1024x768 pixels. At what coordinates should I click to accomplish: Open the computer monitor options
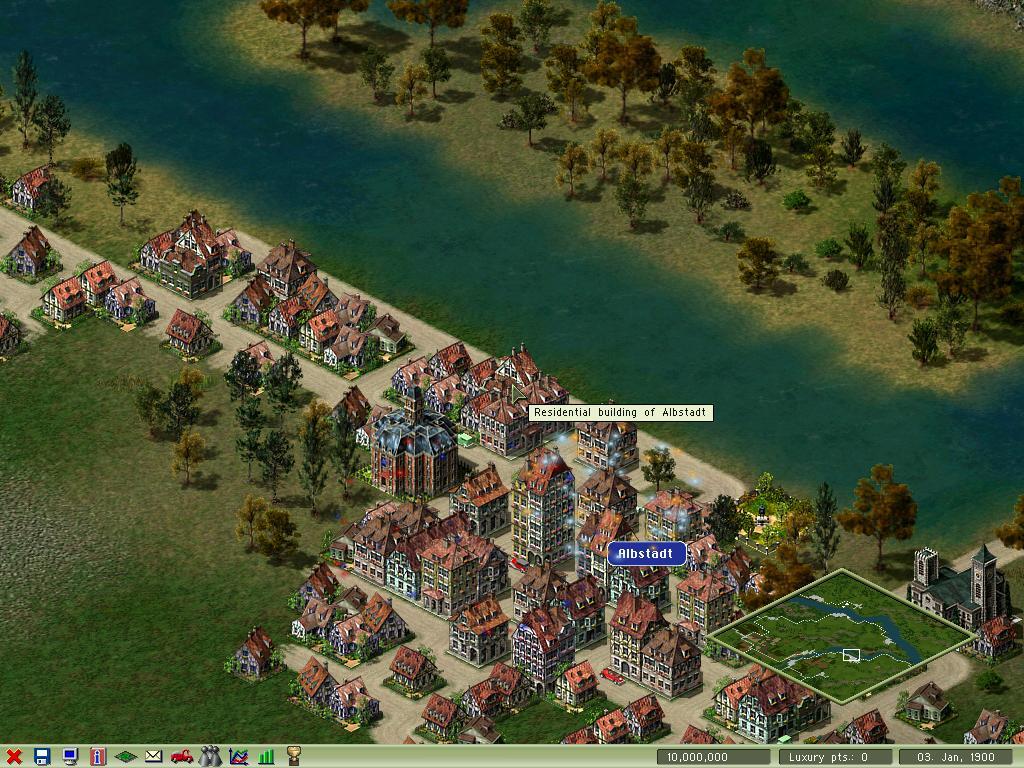tap(70, 757)
